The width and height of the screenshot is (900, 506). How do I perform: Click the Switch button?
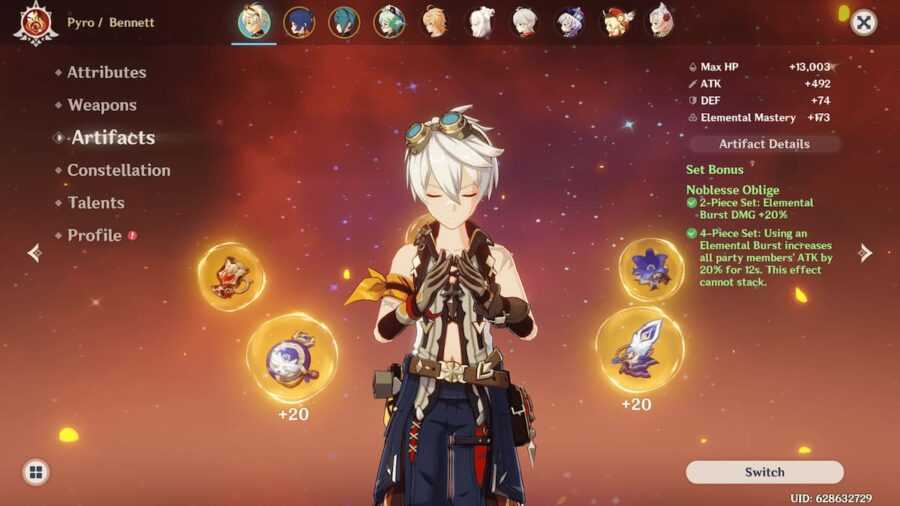[764, 472]
